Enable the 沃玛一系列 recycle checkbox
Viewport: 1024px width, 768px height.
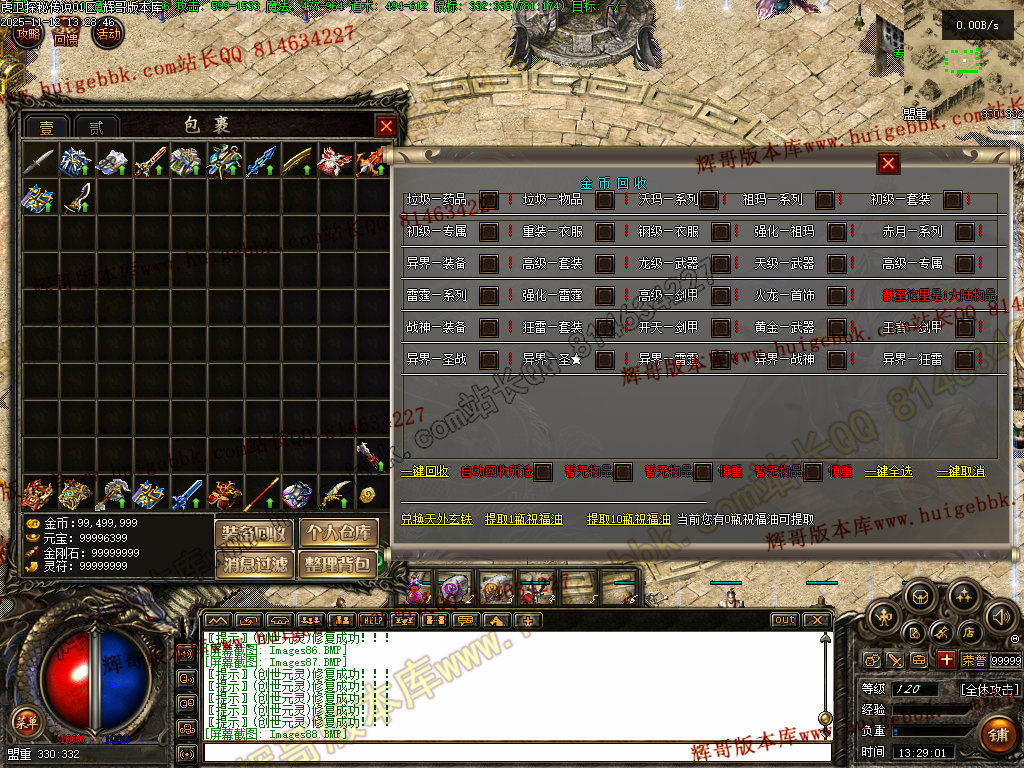point(709,200)
